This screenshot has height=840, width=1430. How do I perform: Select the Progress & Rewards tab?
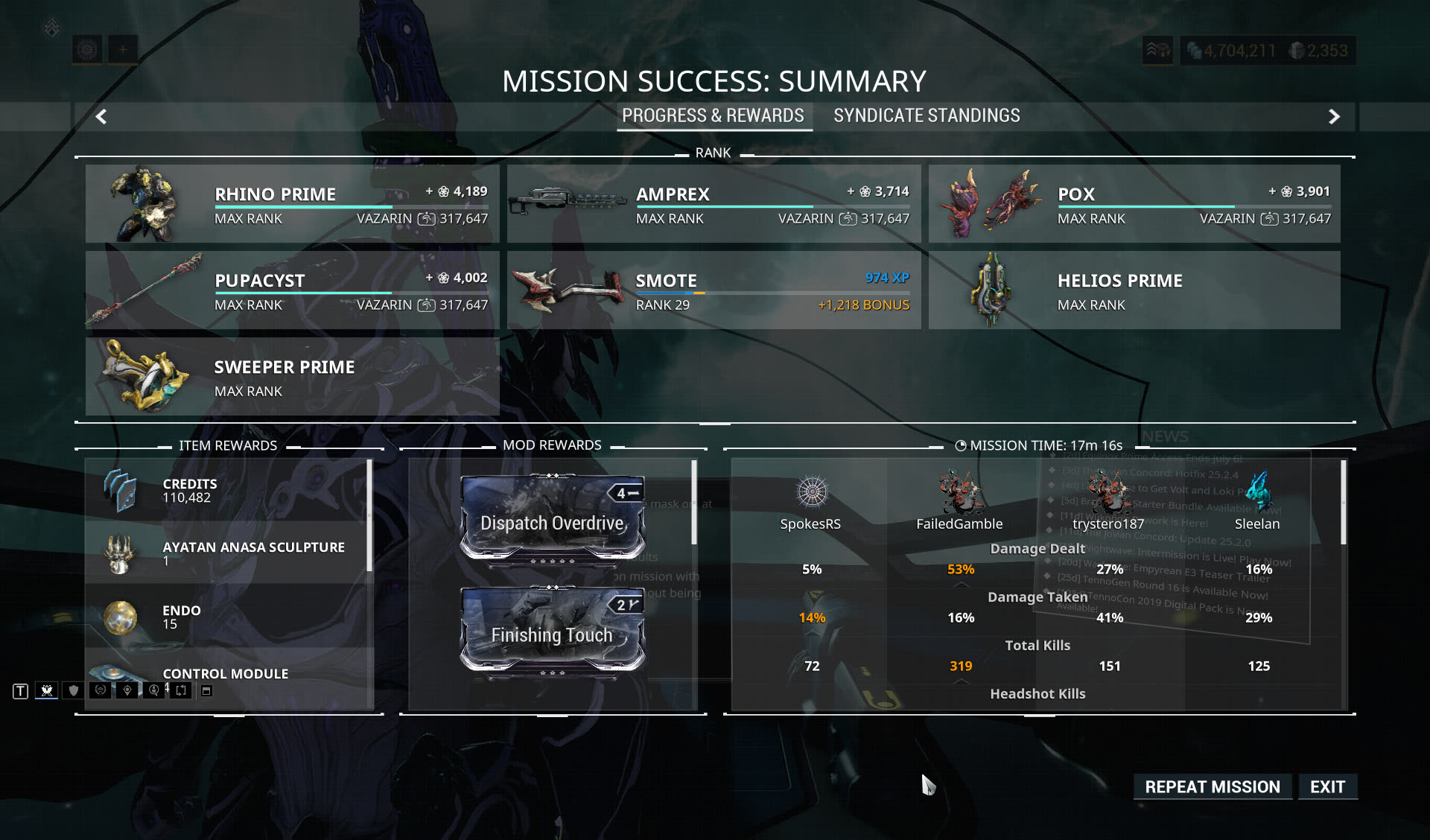coord(713,115)
